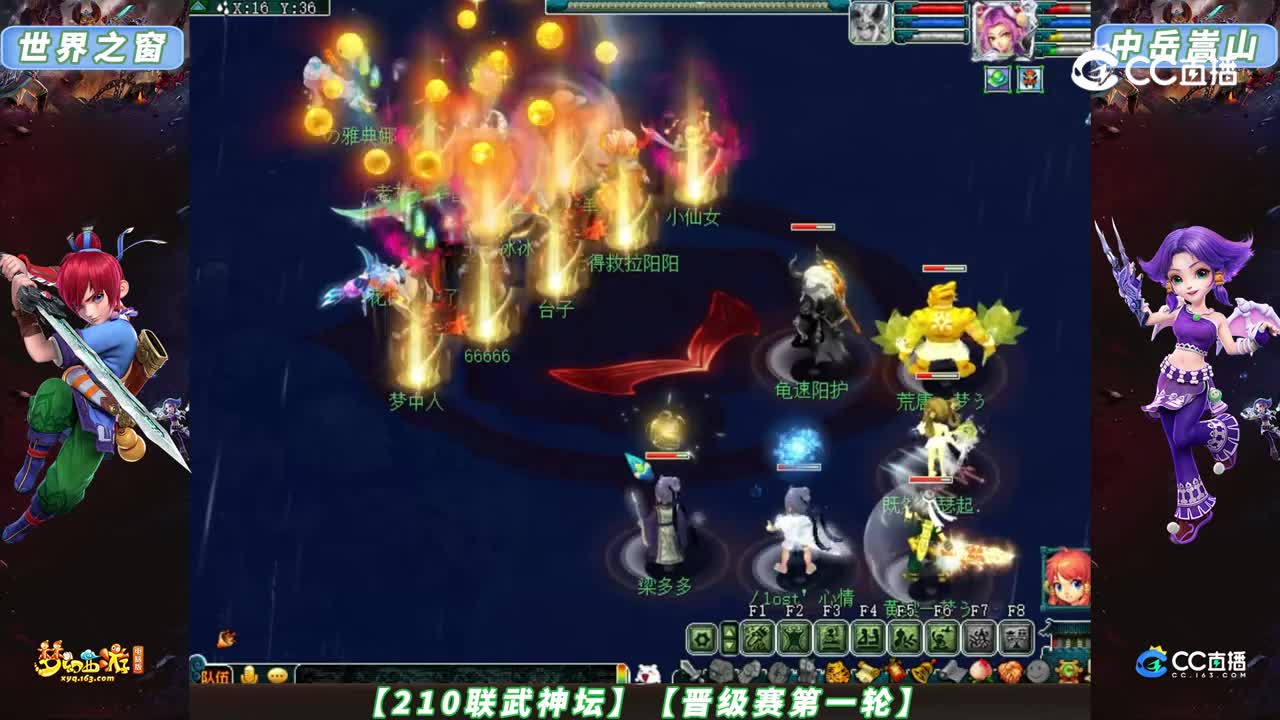Expand the arrow on the F2 skill slot

pyautogui.click(x=730, y=638)
